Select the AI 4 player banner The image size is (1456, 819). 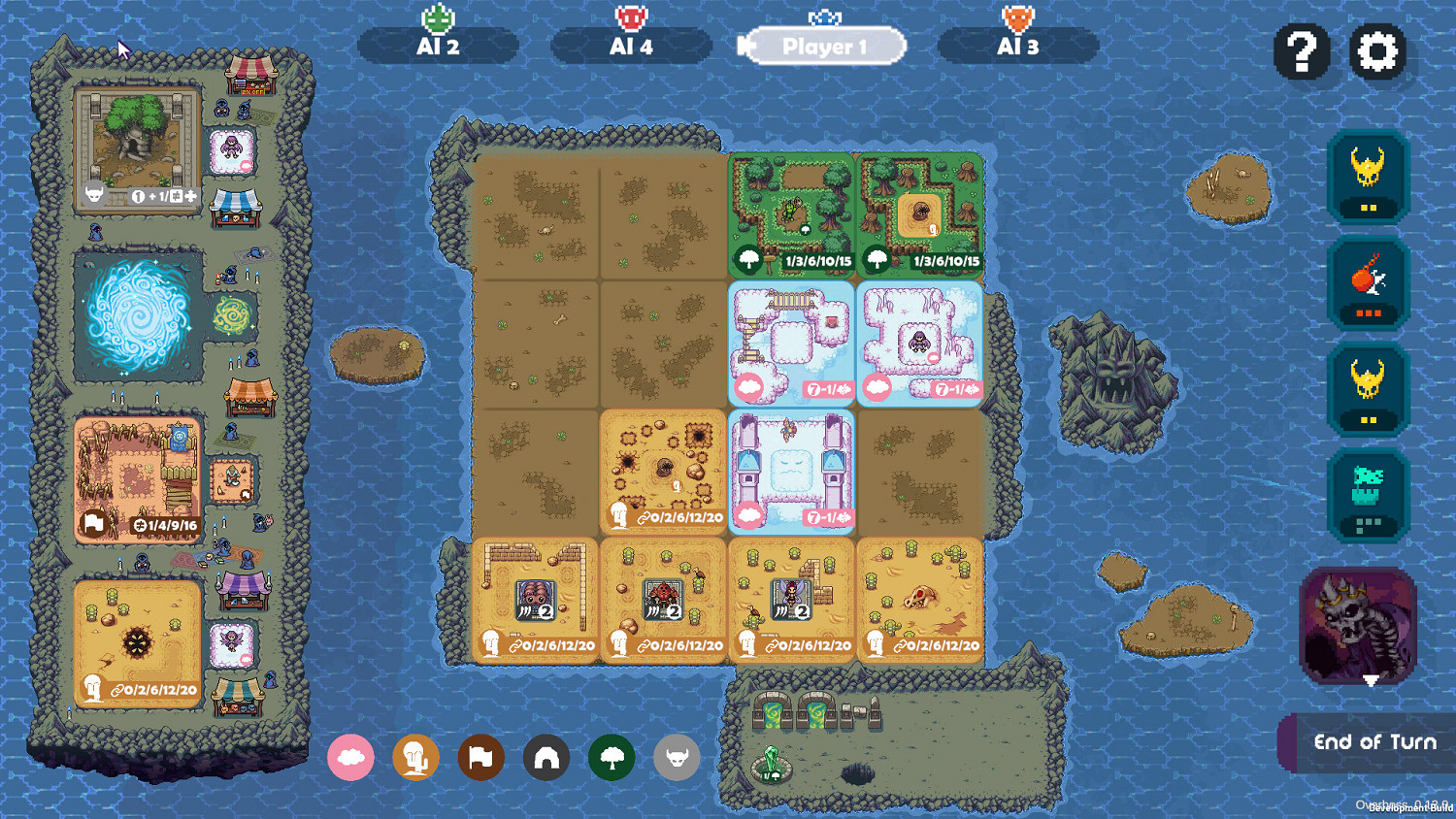tap(632, 45)
